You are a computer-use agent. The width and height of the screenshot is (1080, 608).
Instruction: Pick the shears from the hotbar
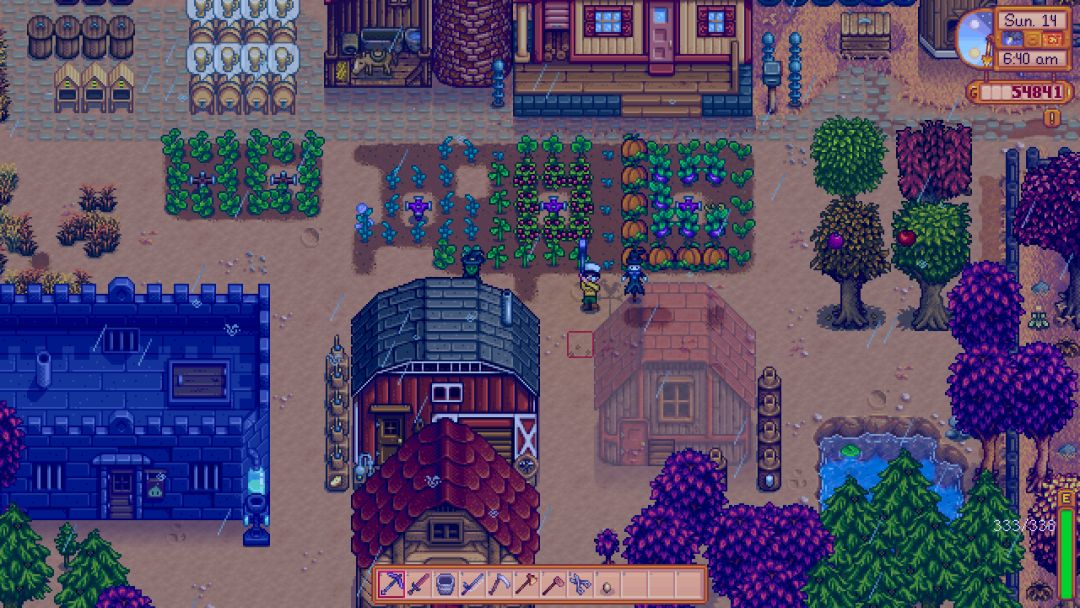point(580,584)
